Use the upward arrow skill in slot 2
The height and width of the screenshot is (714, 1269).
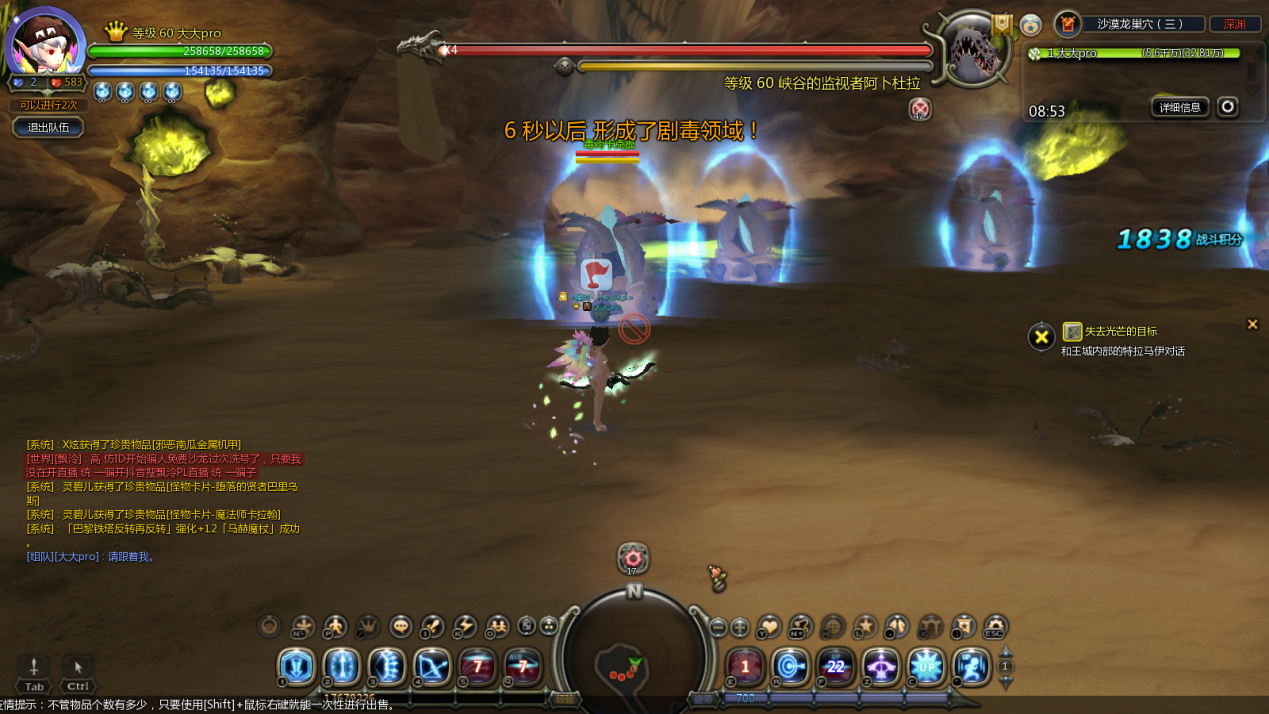341,667
